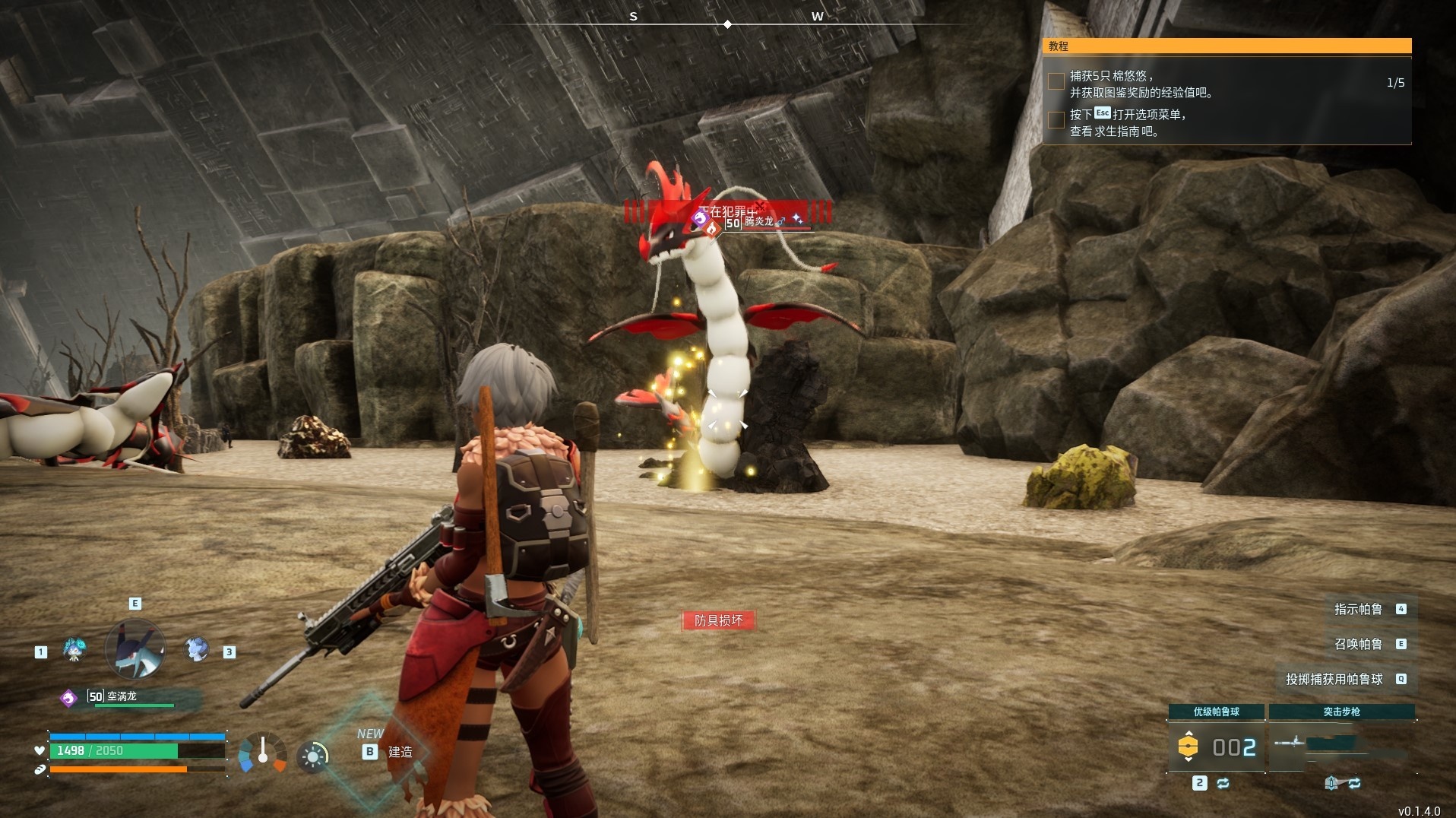
Task: Click the day-night sun clock icon
Action: (312, 756)
